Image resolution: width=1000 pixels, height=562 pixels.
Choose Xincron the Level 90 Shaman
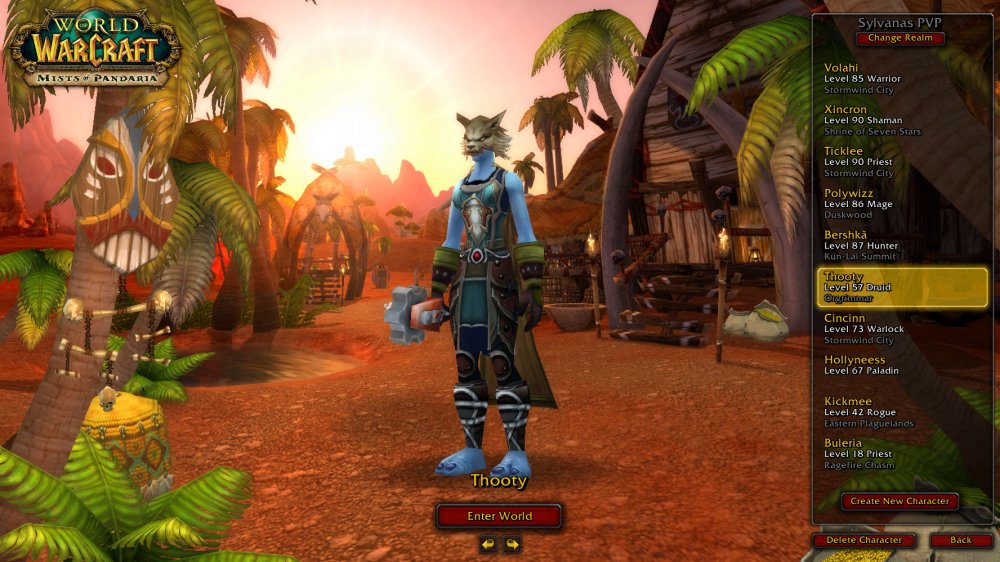pos(900,120)
